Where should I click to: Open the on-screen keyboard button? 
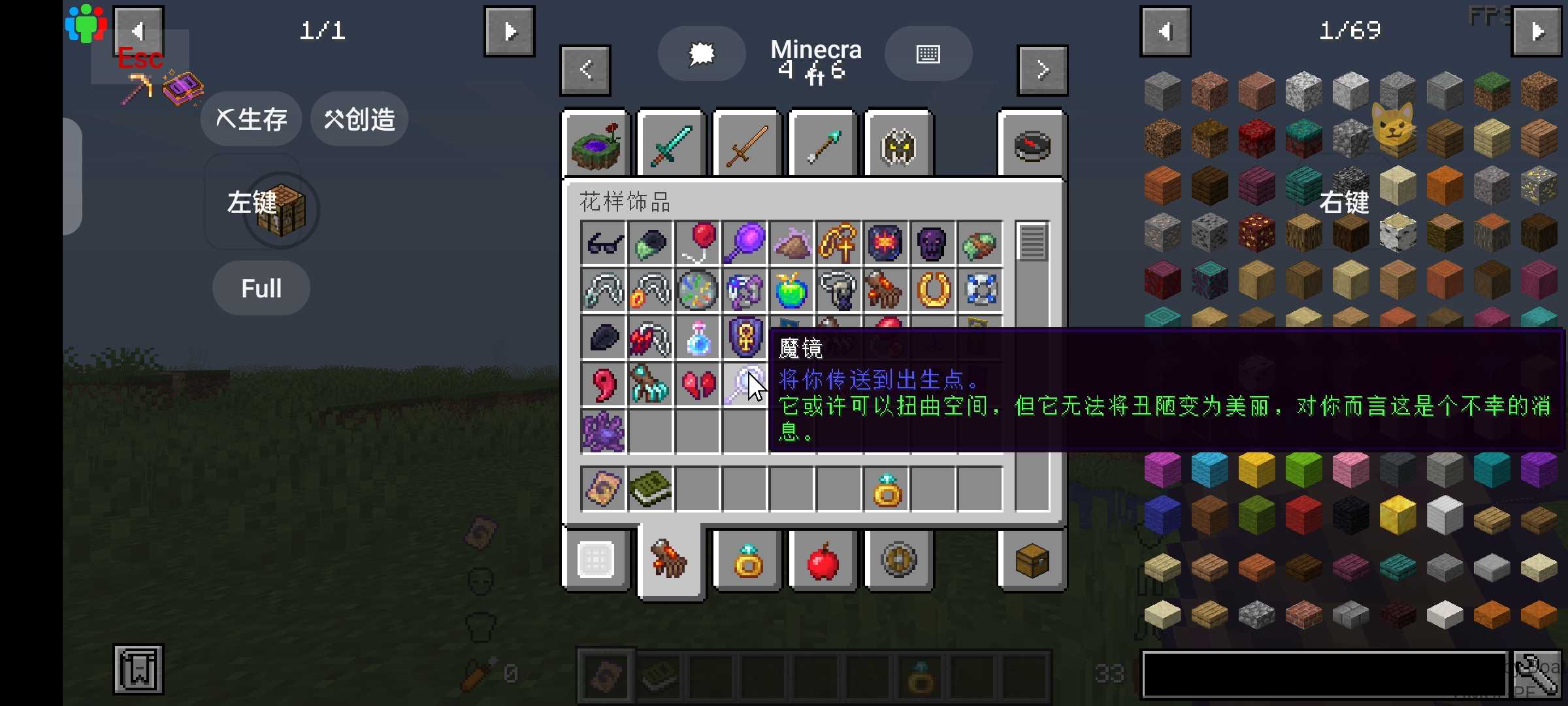(928, 54)
